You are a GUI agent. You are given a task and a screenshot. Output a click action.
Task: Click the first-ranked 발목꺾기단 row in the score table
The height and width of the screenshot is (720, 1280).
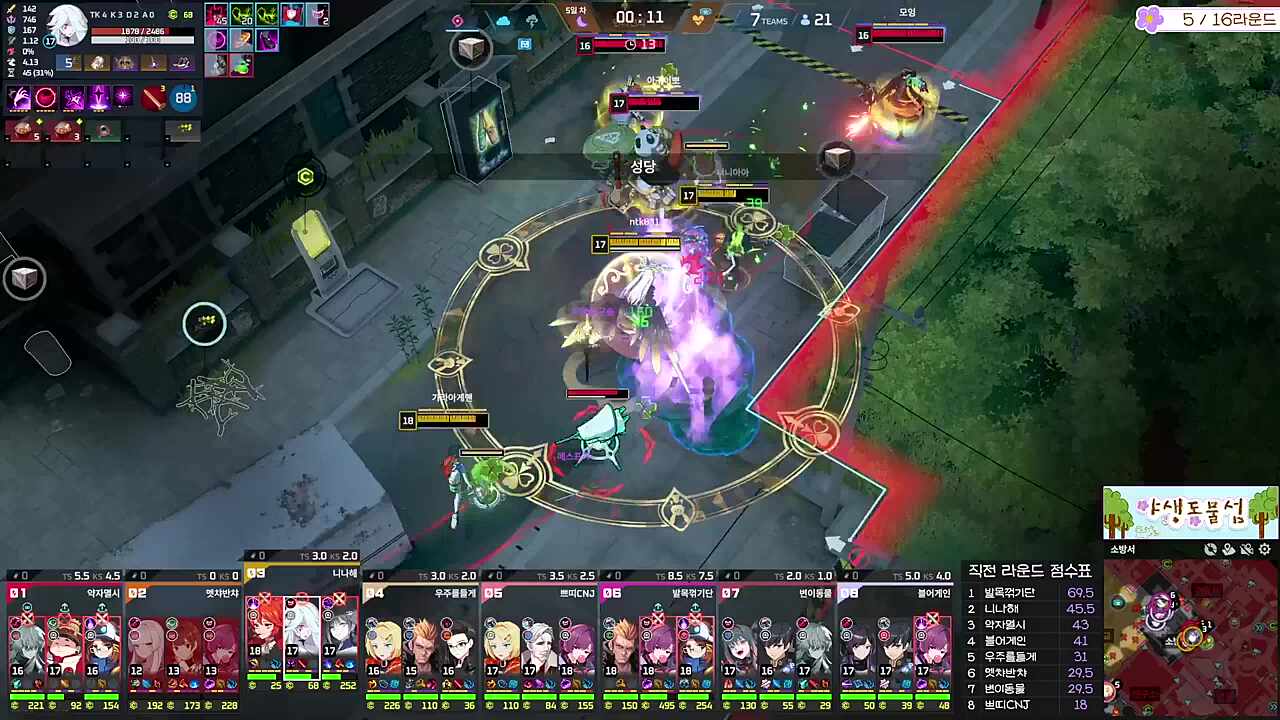[x=1030, y=593]
